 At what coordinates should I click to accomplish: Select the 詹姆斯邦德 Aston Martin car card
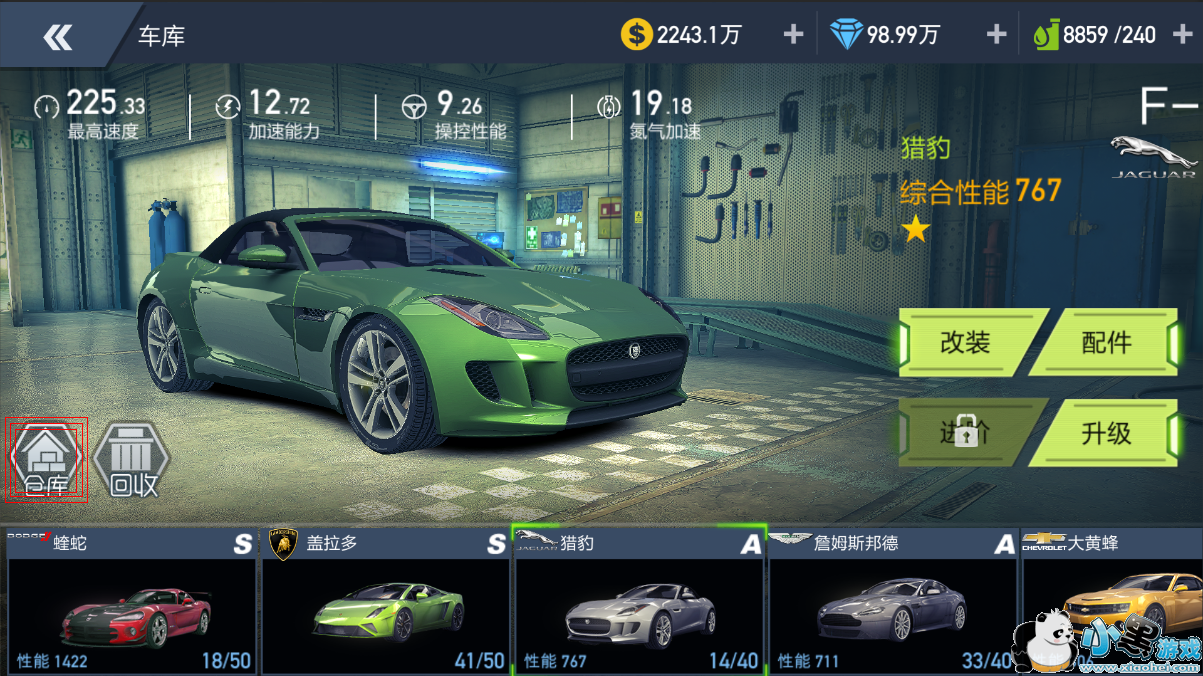click(x=892, y=600)
